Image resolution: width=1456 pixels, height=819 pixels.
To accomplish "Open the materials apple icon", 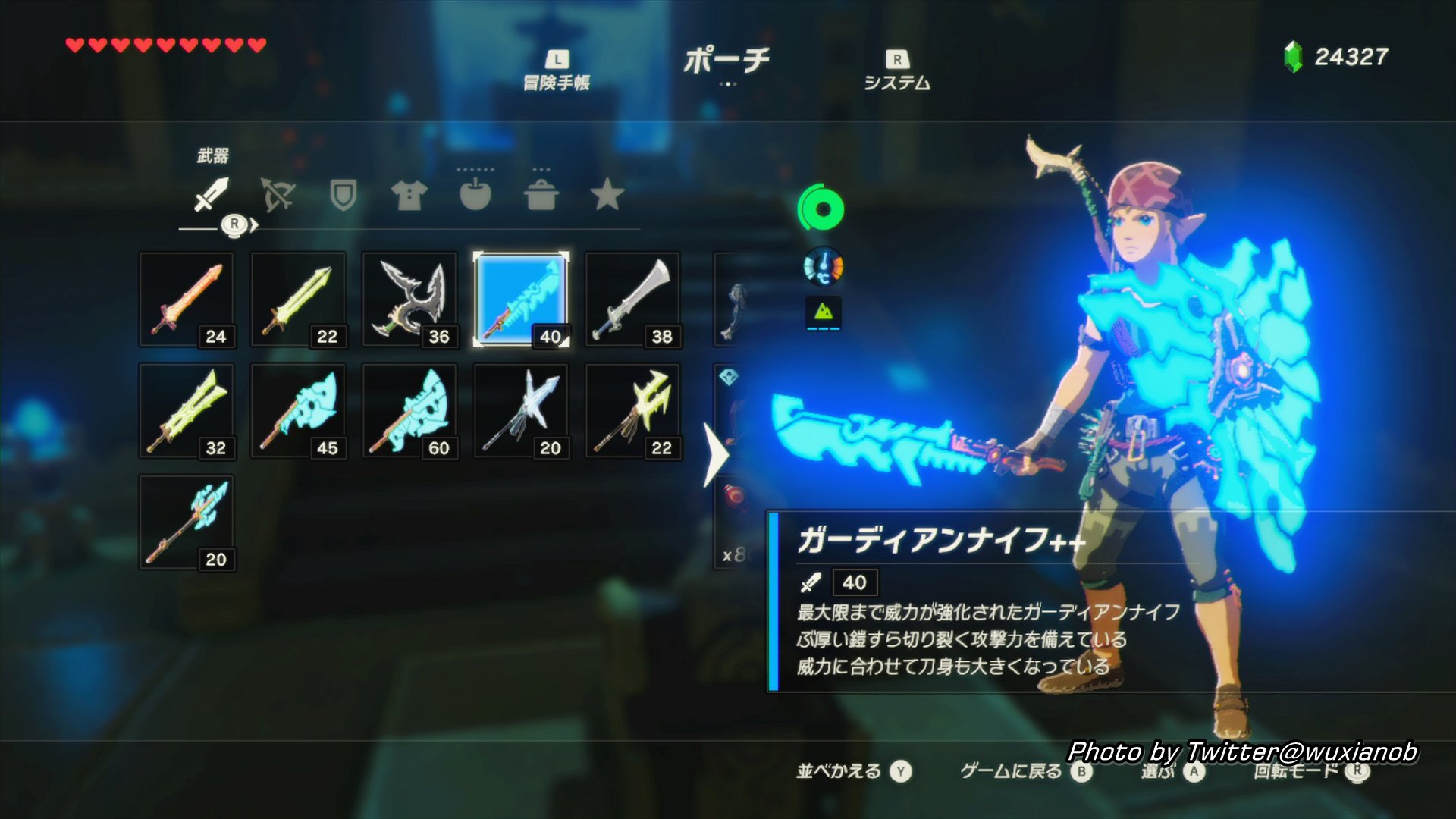I will [x=475, y=196].
